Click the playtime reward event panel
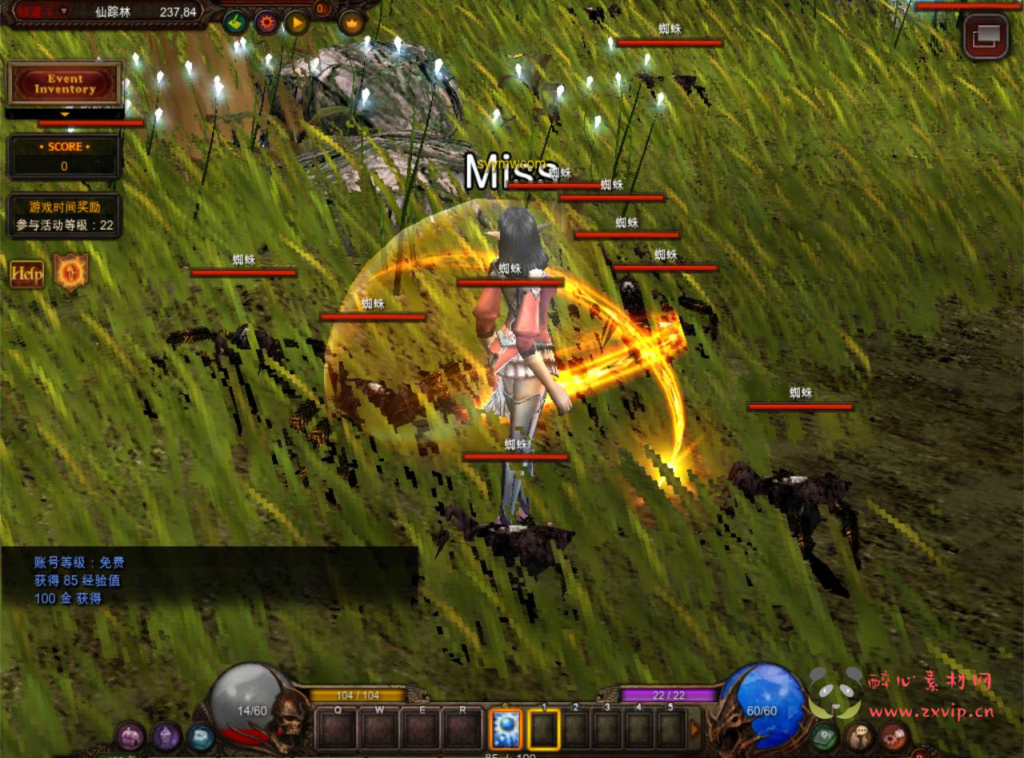 (x=65, y=216)
